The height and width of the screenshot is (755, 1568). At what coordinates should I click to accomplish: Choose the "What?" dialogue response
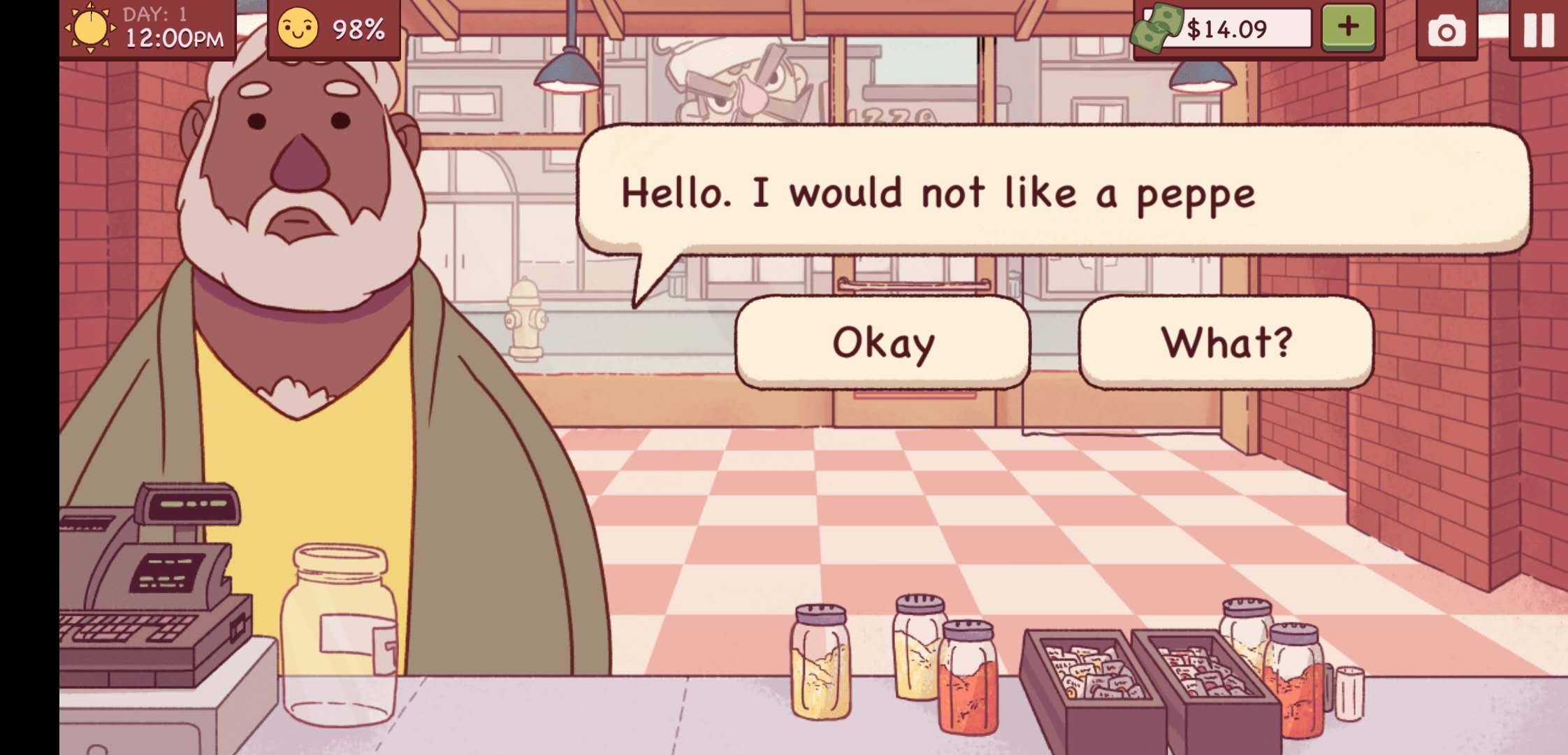[x=1226, y=343]
